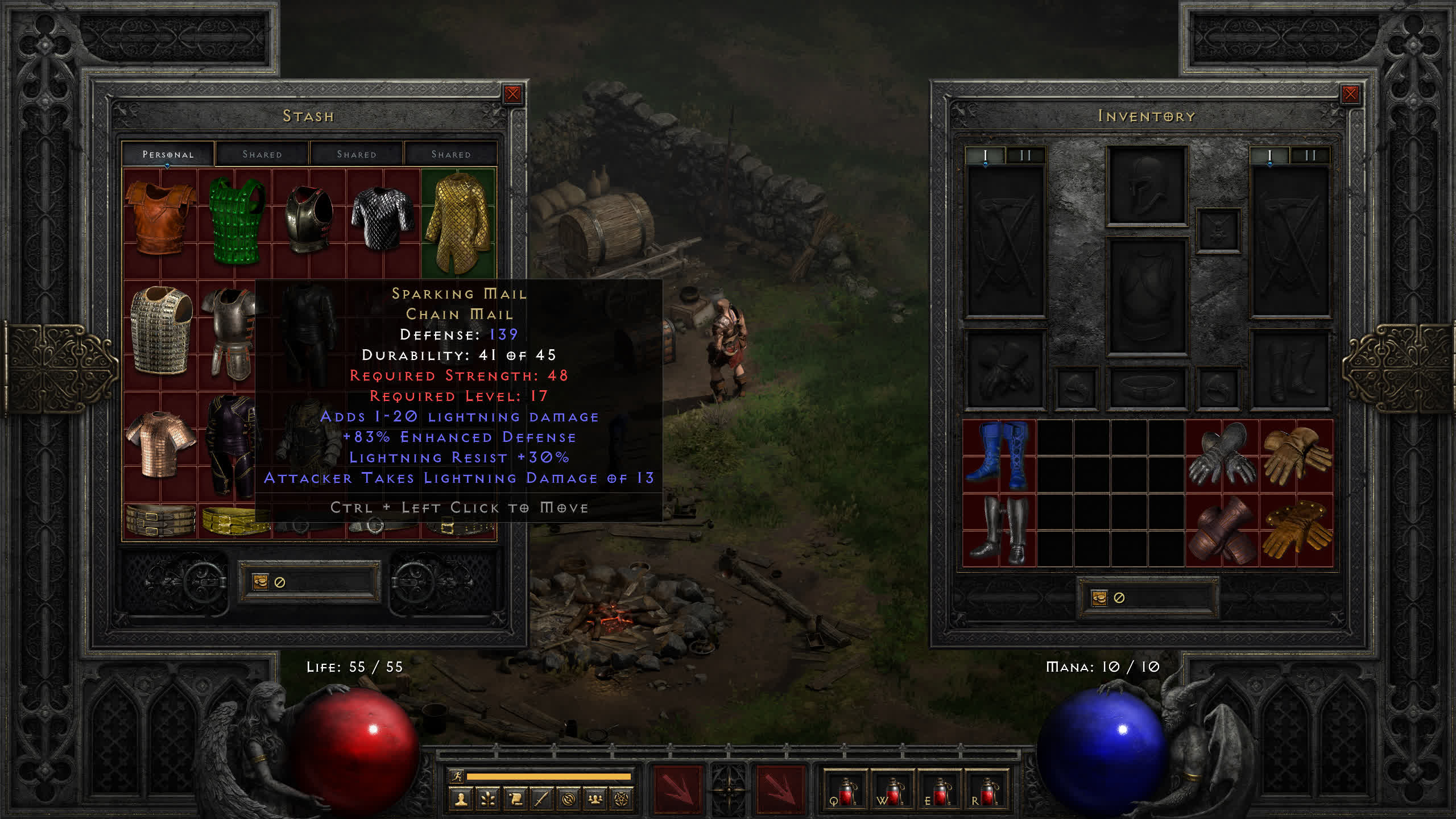Use the healing potion in Q slot
Screen dimensions: 1456x819
[x=846, y=791]
